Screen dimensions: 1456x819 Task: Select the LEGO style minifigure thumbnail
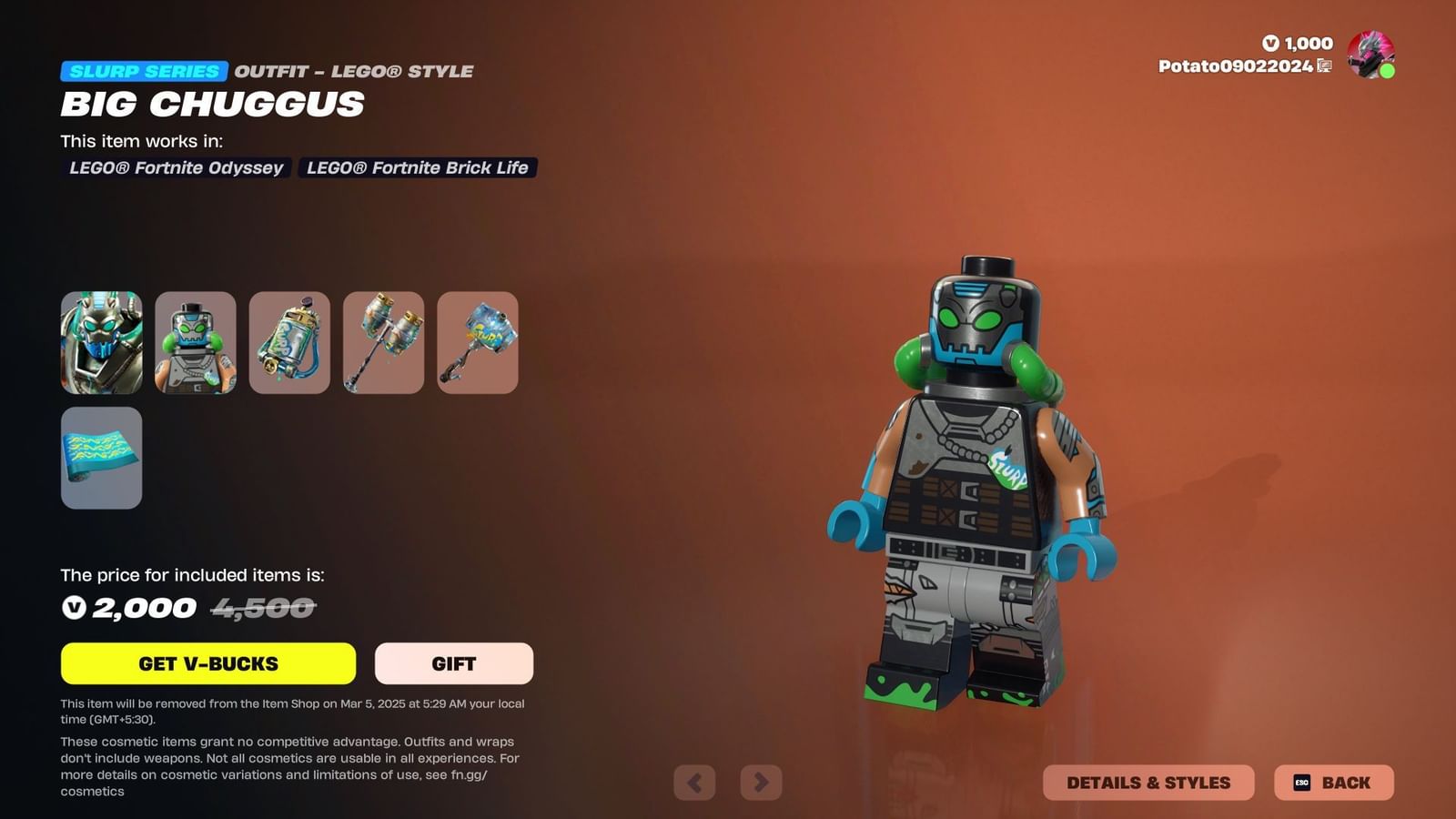[195, 343]
